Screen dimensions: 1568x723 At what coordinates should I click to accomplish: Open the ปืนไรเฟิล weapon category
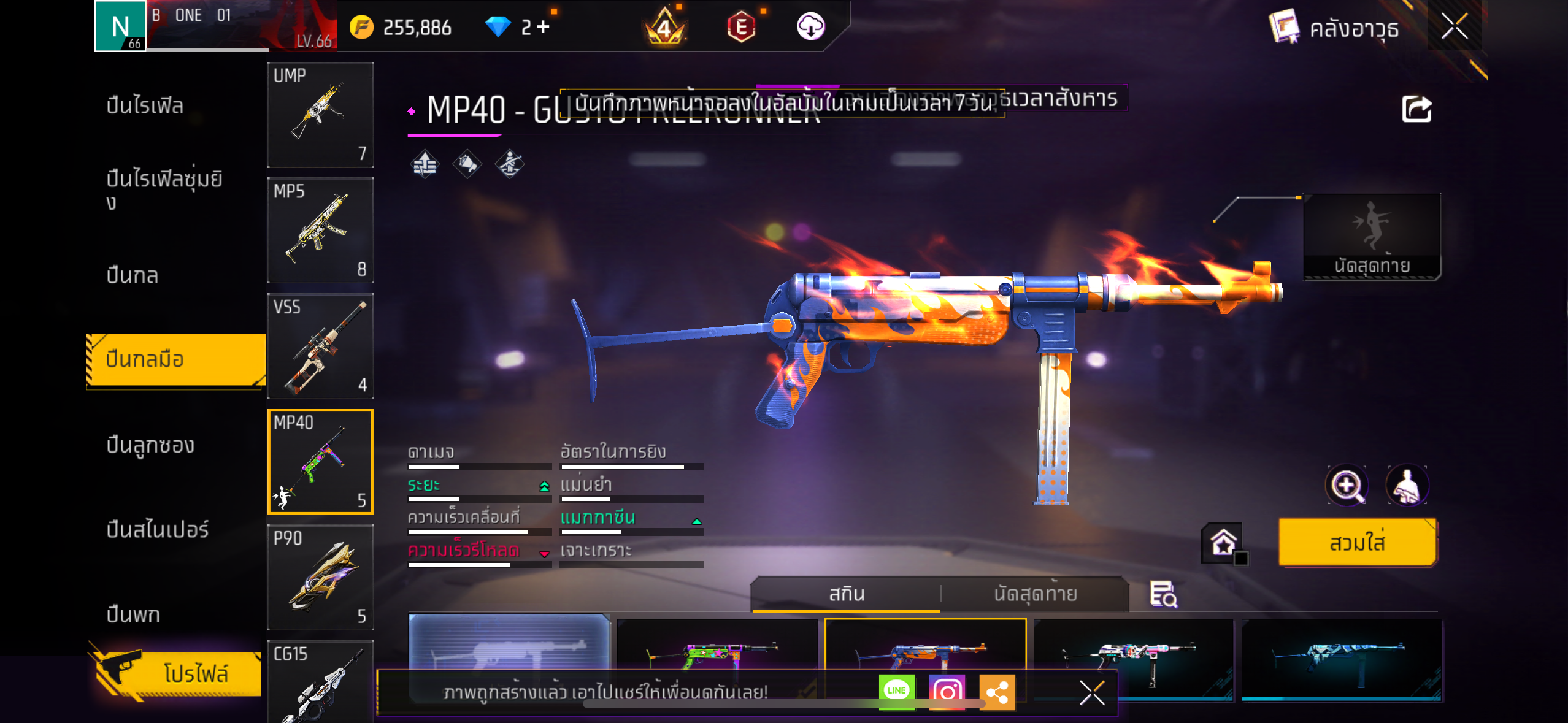click(x=145, y=105)
